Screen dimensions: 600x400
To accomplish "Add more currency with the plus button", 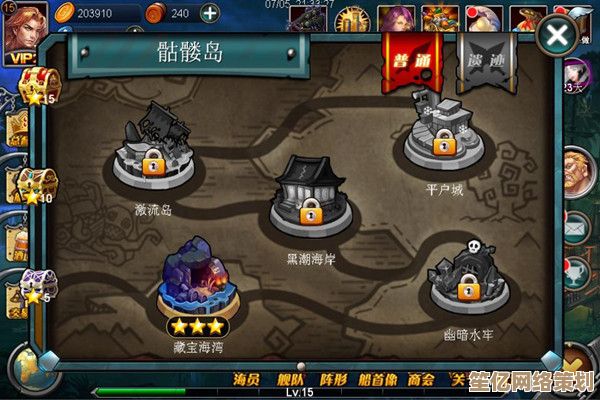I will click(x=210, y=14).
